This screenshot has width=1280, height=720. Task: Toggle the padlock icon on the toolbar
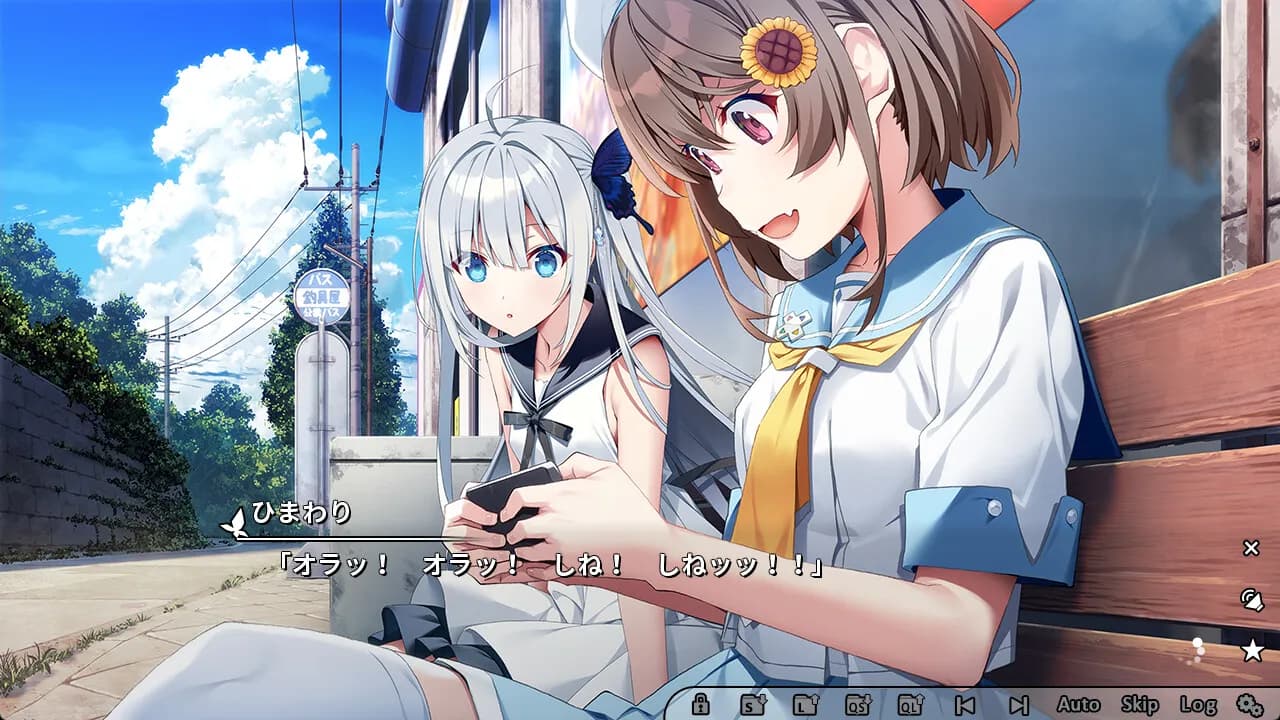[700, 704]
